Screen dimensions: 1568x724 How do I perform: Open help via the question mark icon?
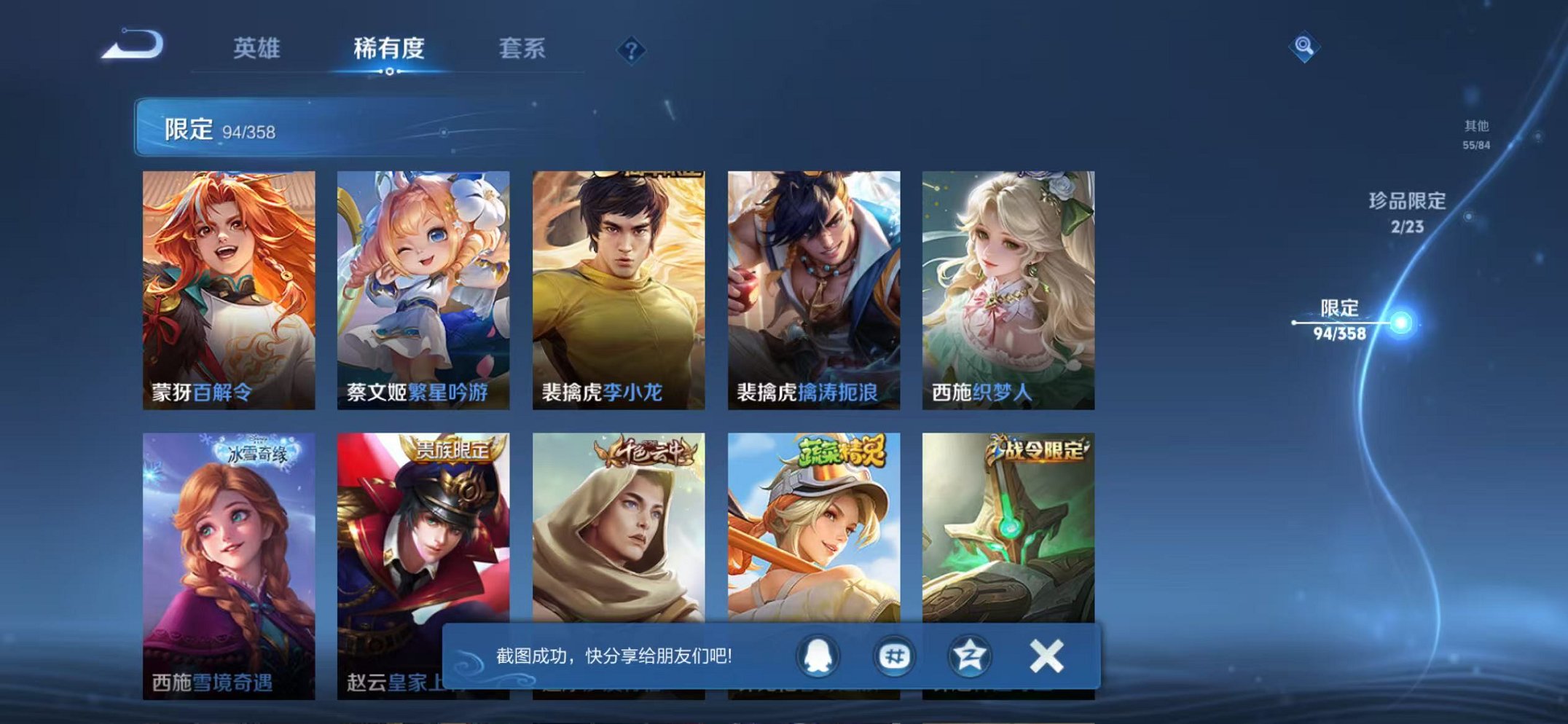(632, 50)
